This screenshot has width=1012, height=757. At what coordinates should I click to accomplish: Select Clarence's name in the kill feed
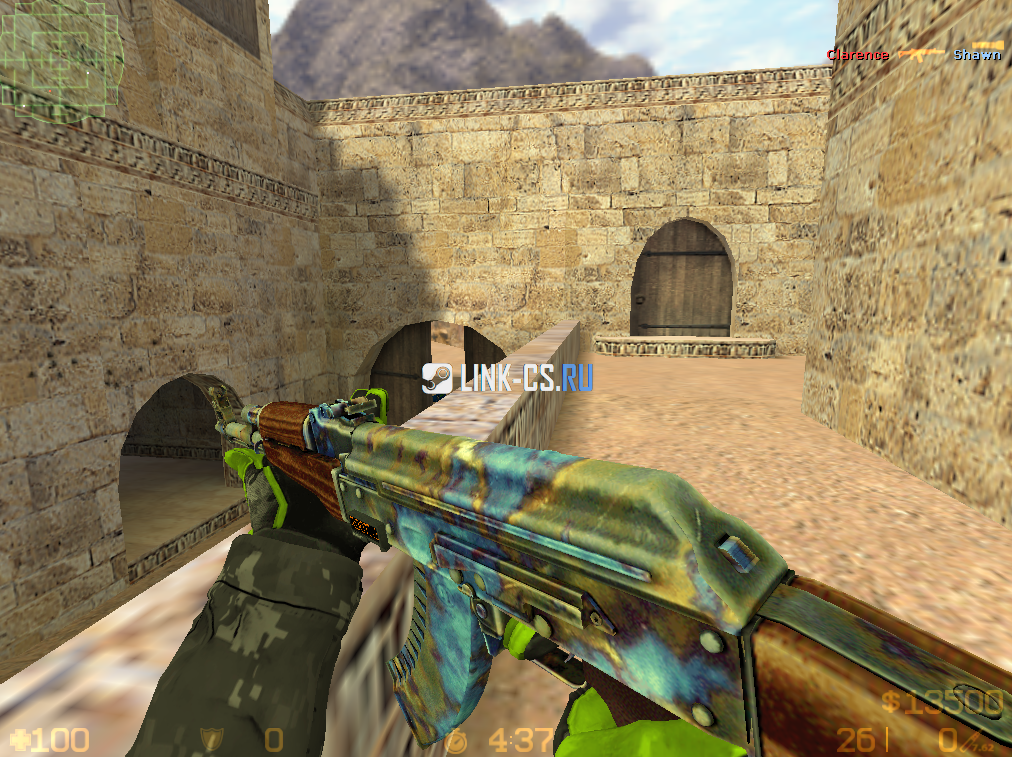(x=857, y=55)
